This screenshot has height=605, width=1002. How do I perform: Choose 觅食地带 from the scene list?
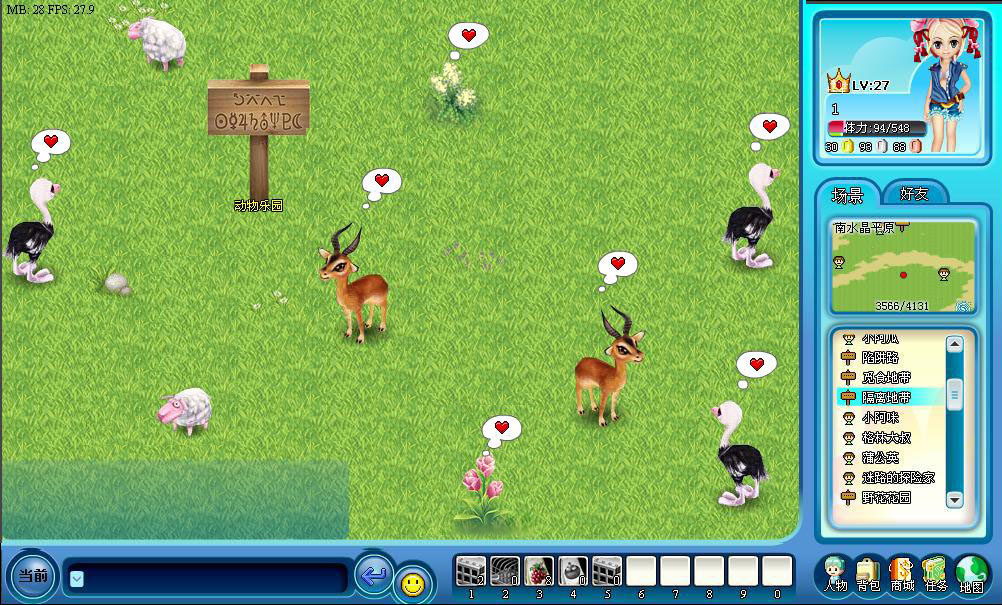[x=886, y=378]
